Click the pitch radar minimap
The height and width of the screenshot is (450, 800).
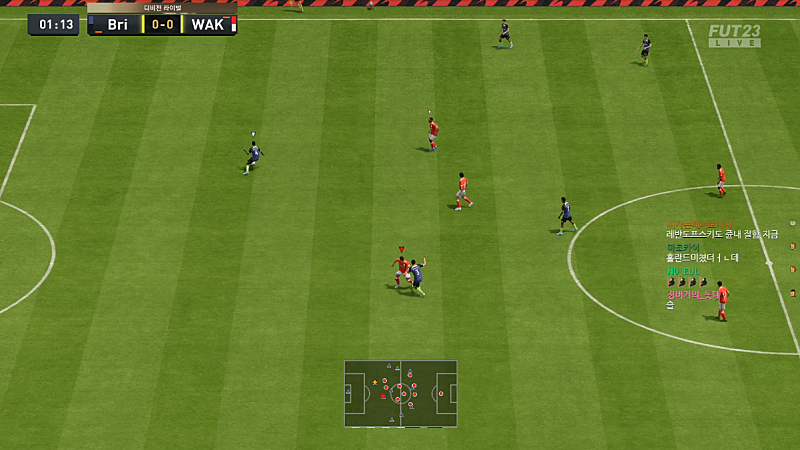click(400, 393)
